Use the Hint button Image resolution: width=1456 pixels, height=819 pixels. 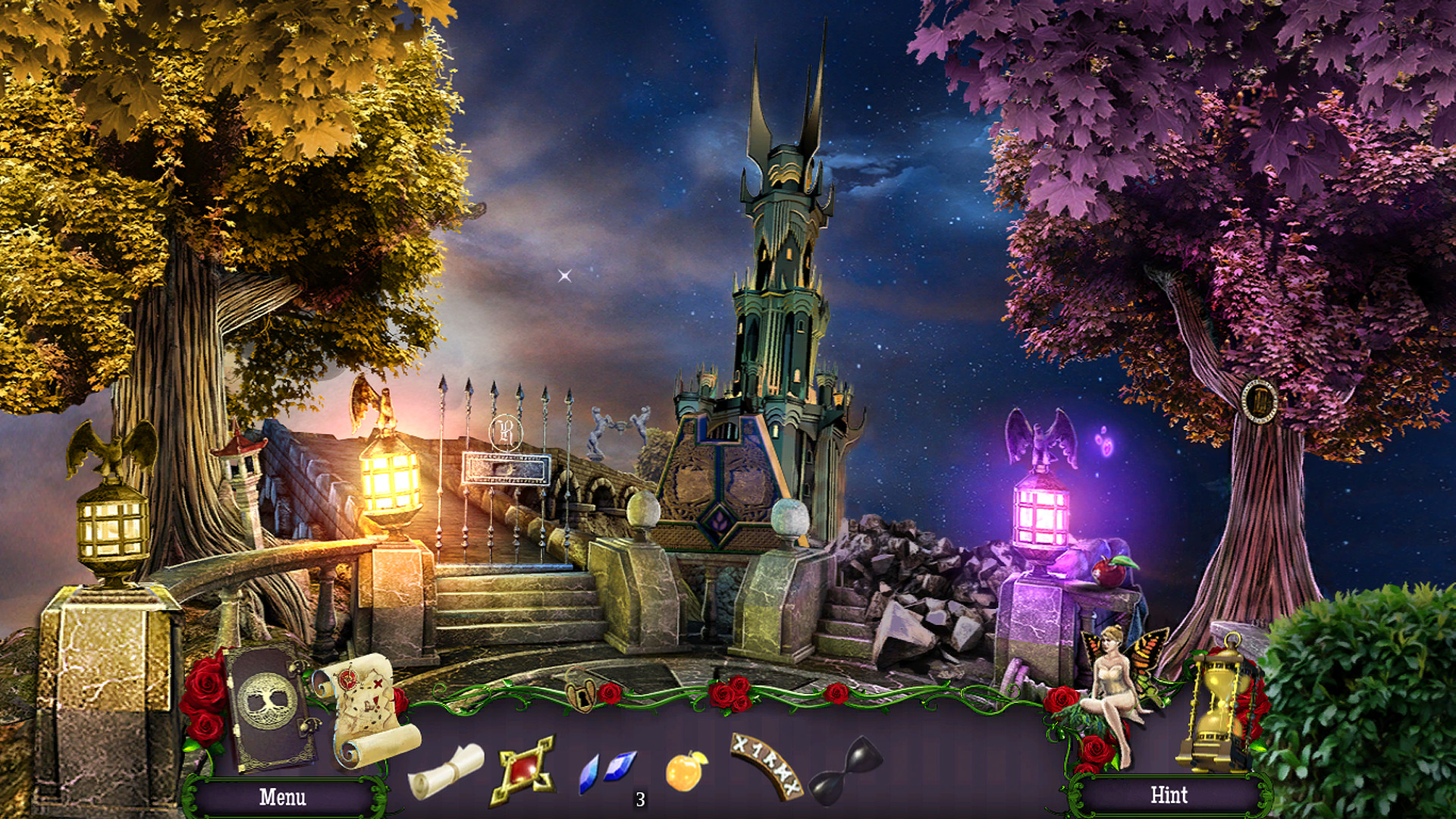1169,795
